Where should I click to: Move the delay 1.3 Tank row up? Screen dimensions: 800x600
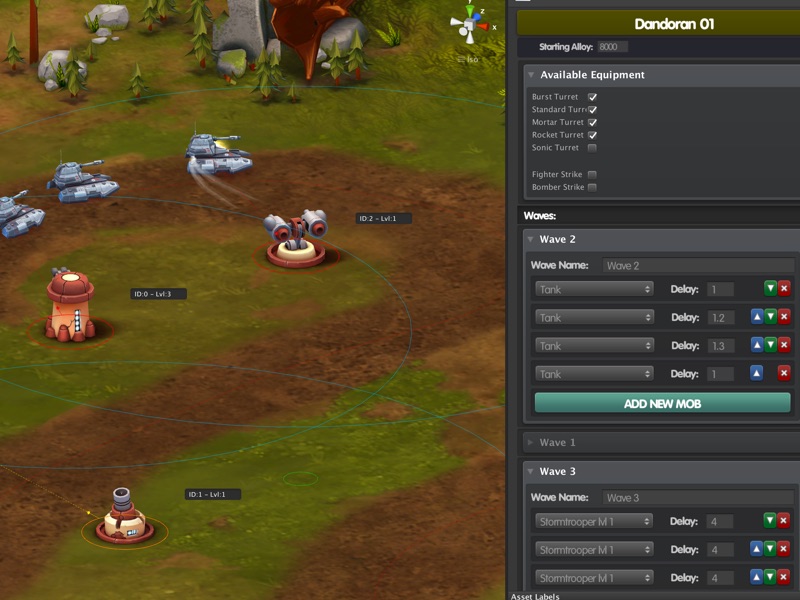(757, 345)
